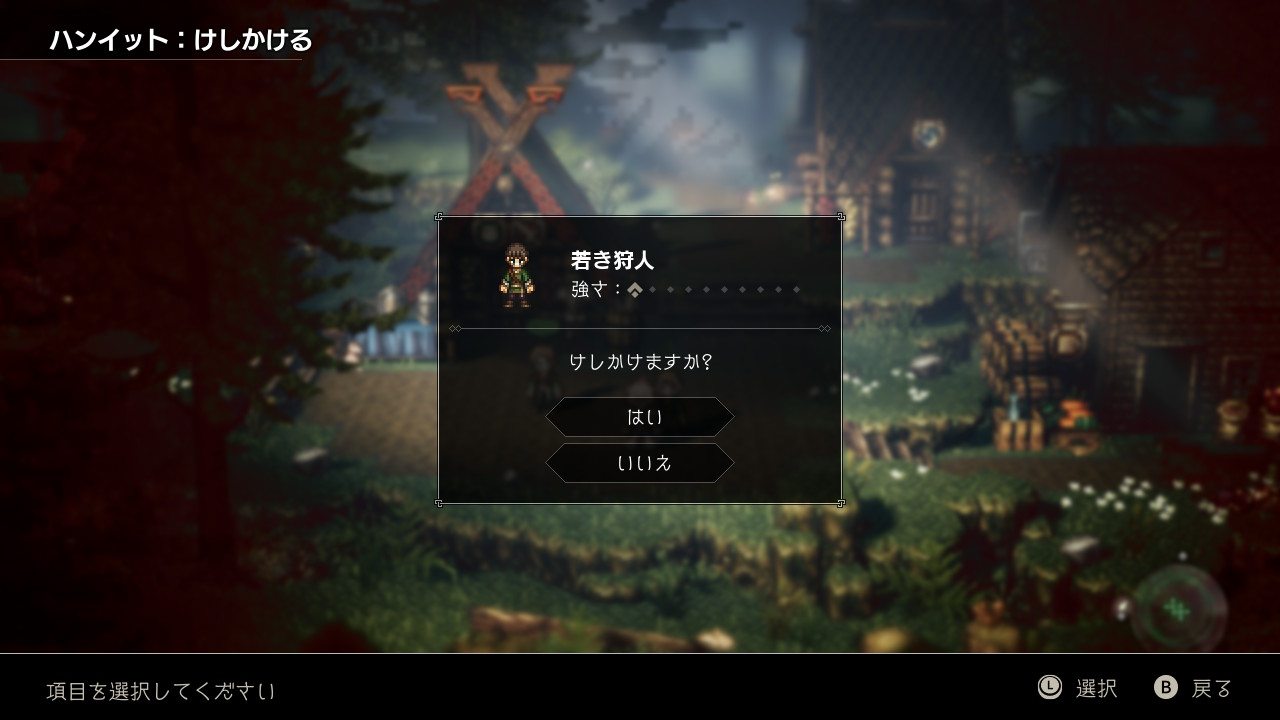The height and width of the screenshot is (720, 1280).
Task: Select いいえ to decline
Action: point(640,463)
